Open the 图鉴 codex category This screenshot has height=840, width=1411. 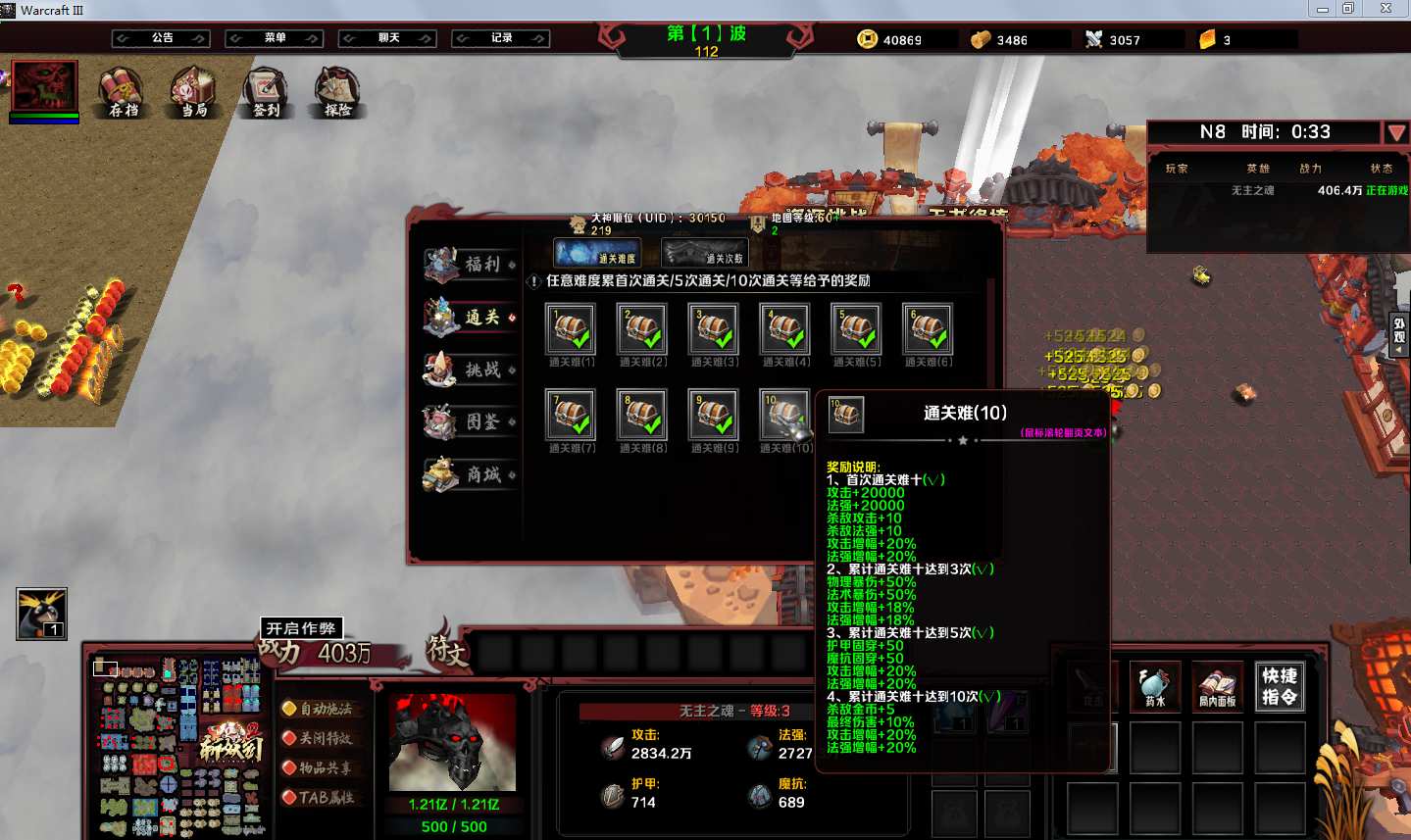(x=471, y=421)
